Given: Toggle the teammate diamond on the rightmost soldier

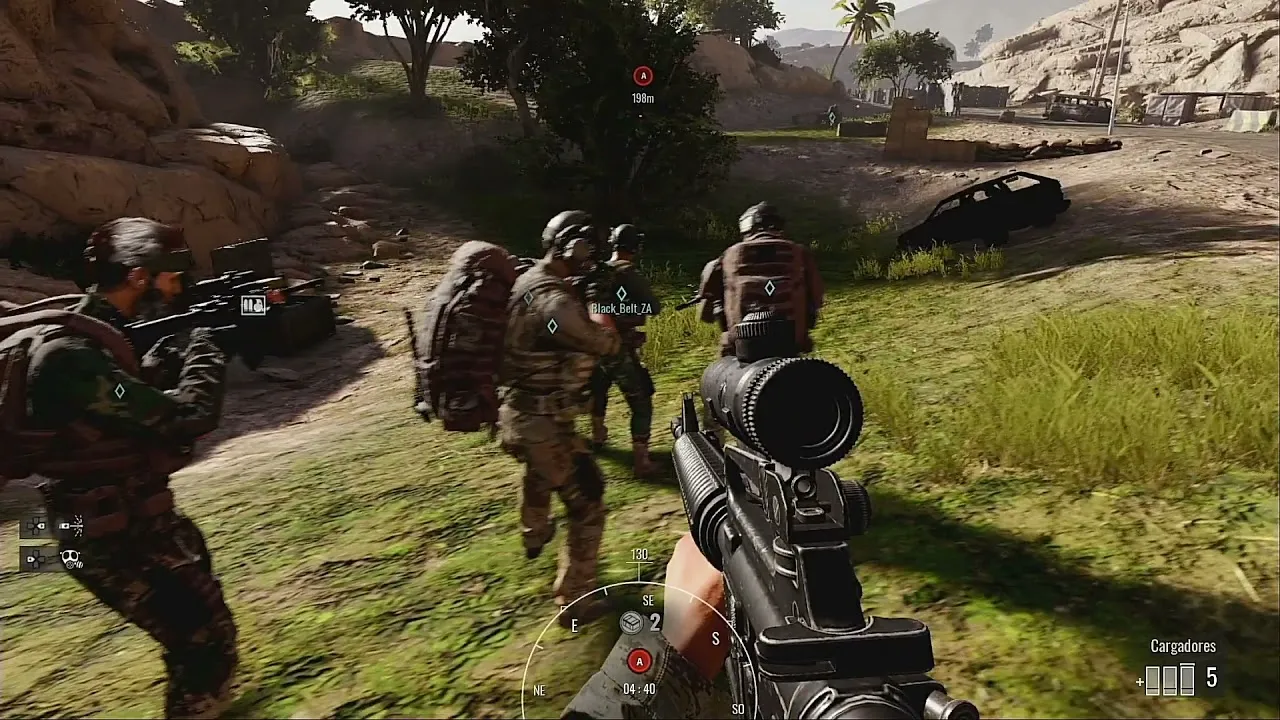Looking at the screenshot, I should click(769, 287).
